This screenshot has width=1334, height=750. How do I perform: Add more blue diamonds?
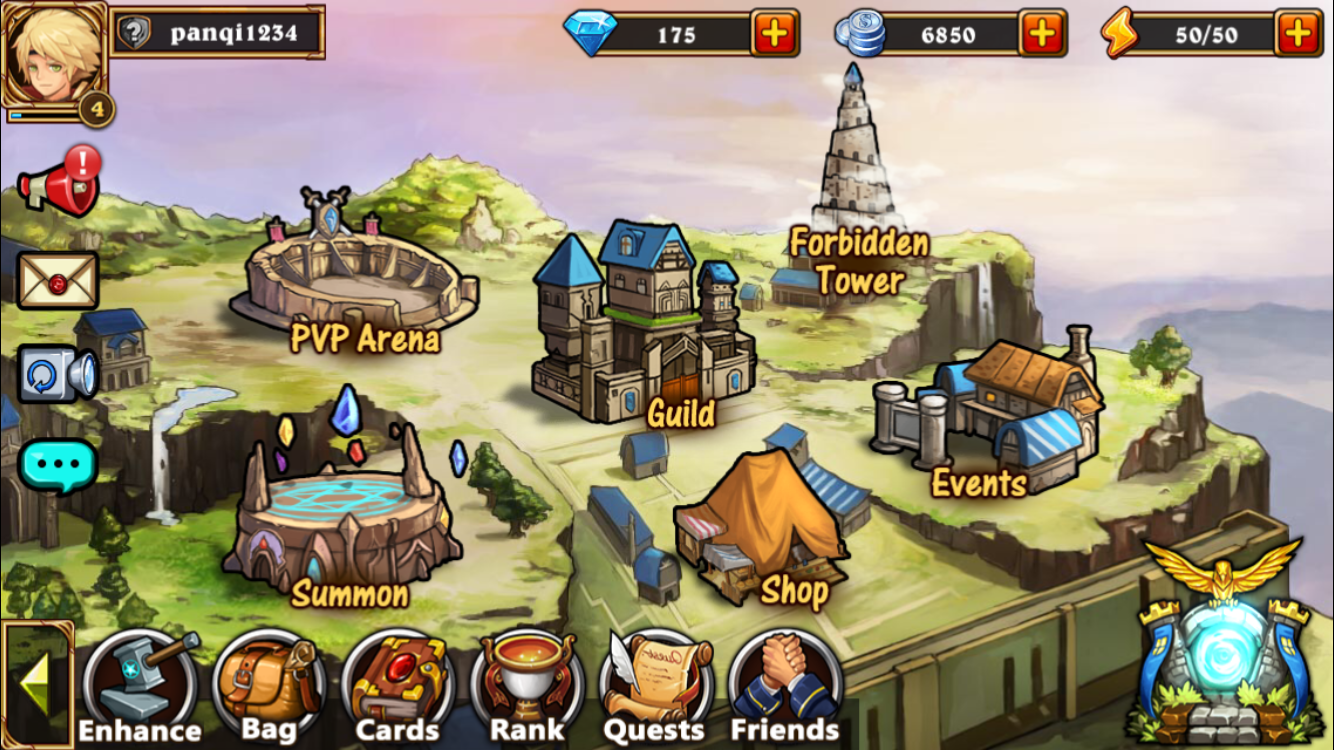[x=775, y=34]
